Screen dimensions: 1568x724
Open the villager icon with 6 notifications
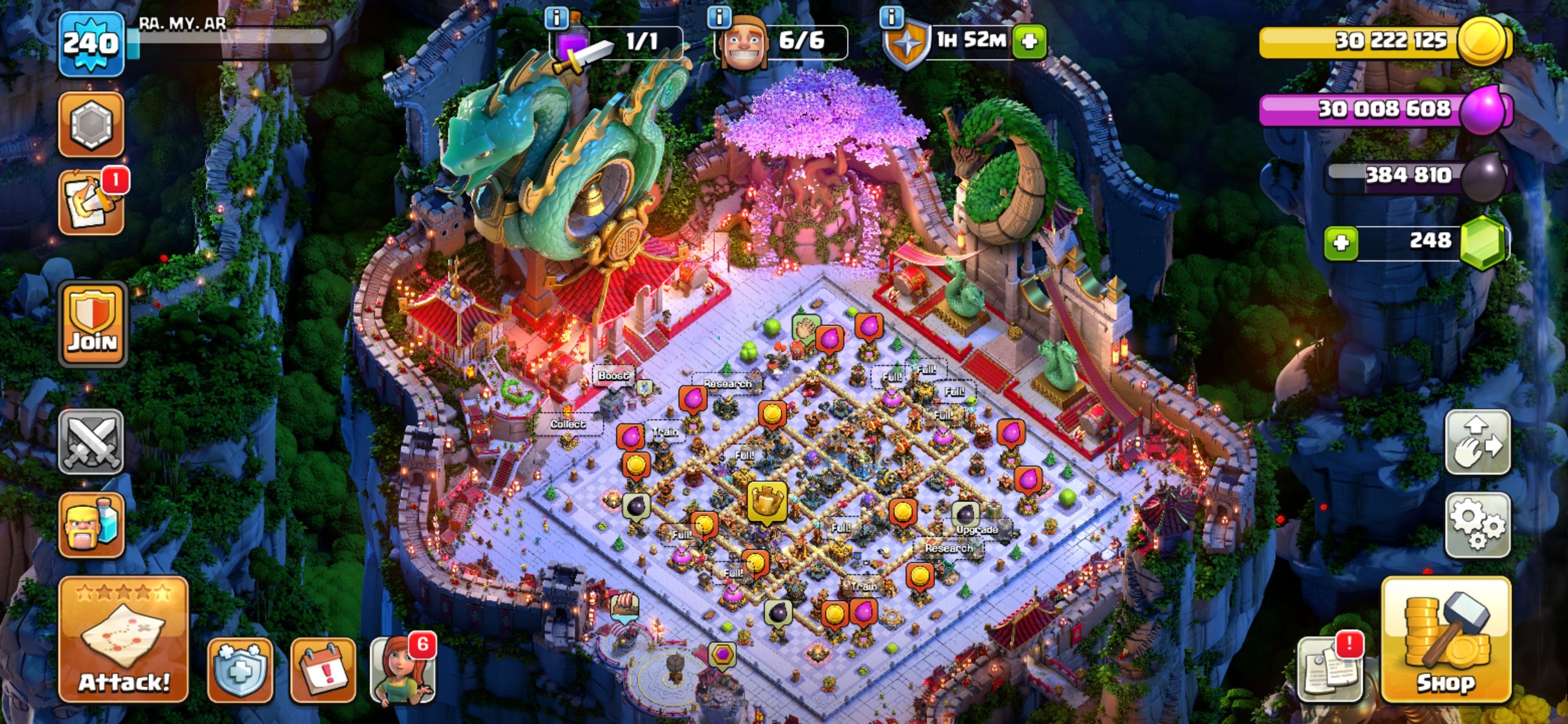point(403,670)
